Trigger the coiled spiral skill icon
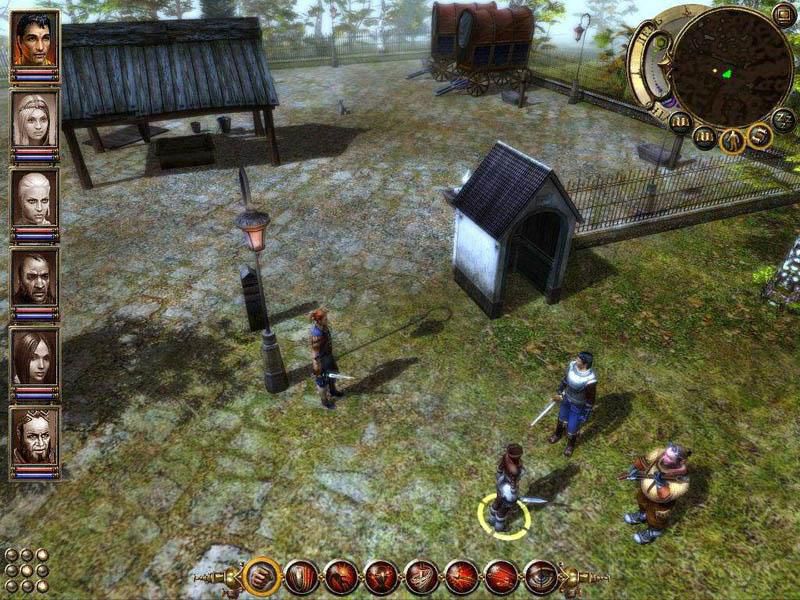This screenshot has width=800, height=600. [421, 577]
